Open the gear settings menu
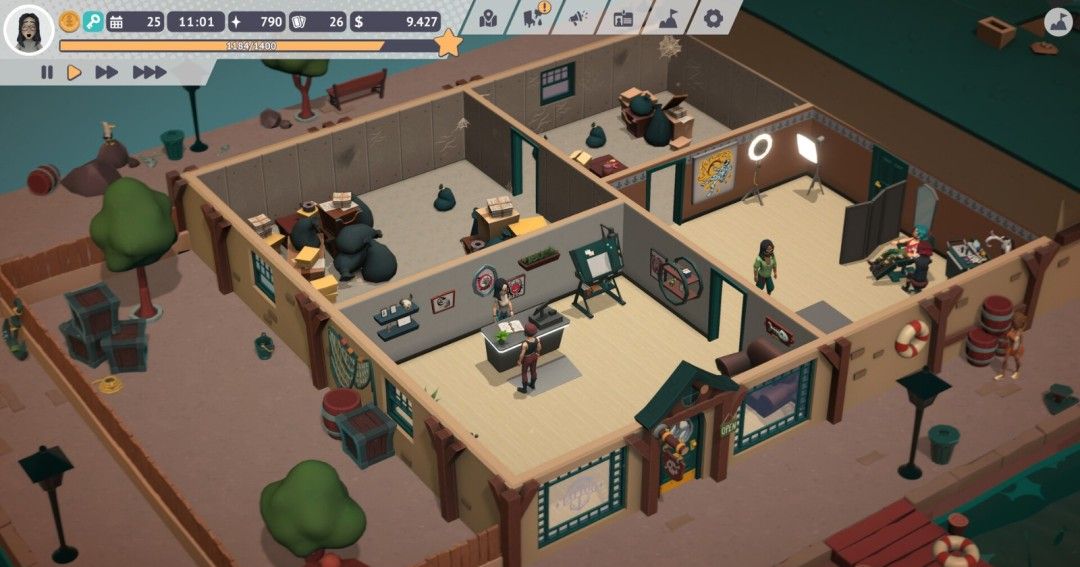1080x567 pixels. [713, 18]
